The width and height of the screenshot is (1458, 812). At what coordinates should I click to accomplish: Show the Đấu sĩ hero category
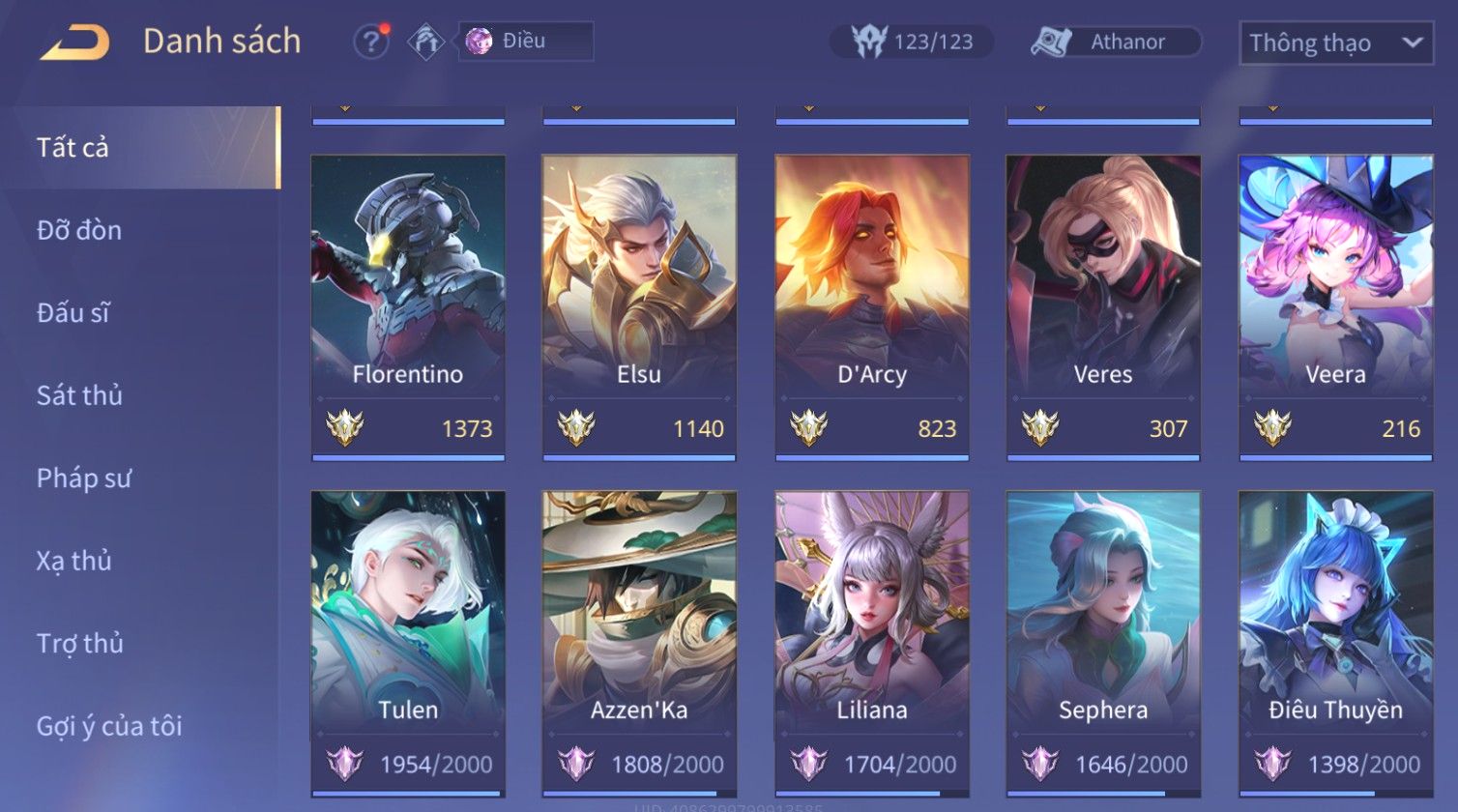coord(73,312)
